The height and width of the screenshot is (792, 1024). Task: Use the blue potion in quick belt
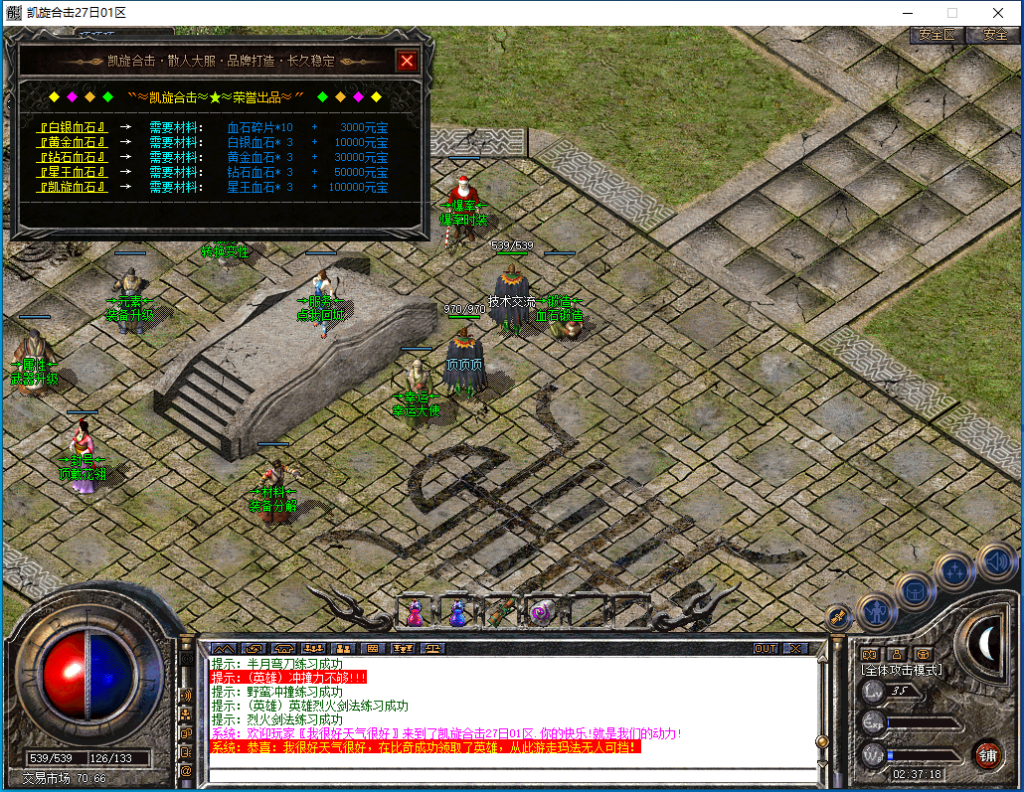[x=457, y=613]
